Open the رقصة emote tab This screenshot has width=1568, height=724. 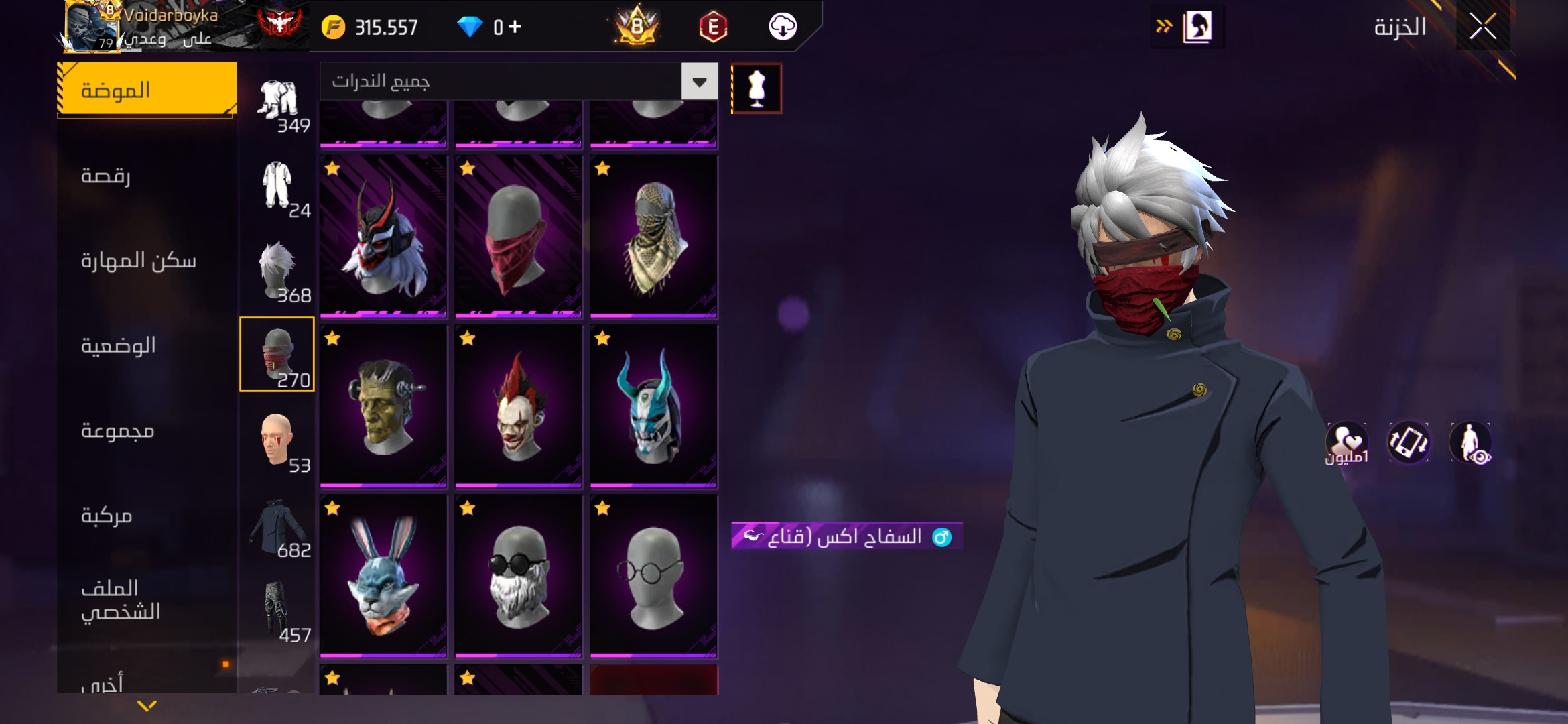pyautogui.click(x=106, y=176)
